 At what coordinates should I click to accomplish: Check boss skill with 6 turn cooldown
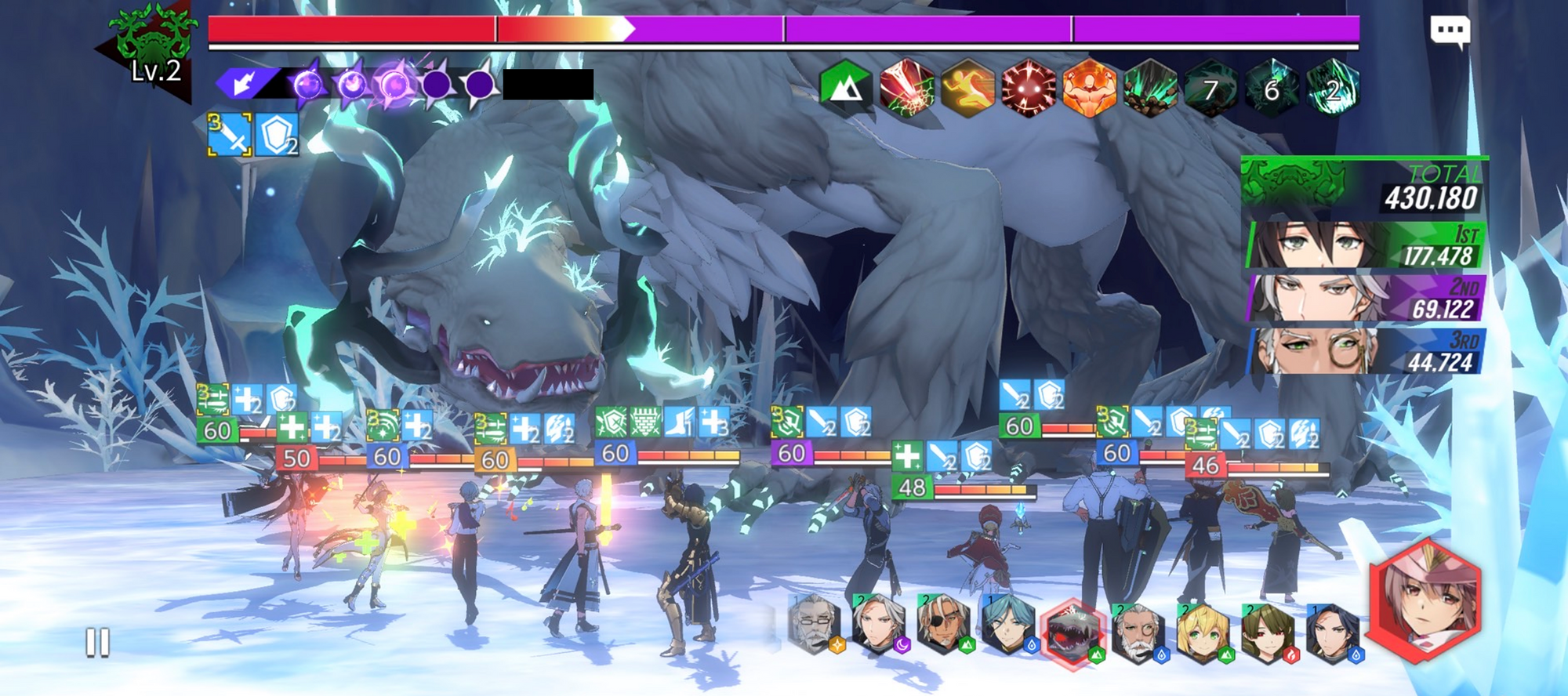click(1271, 89)
